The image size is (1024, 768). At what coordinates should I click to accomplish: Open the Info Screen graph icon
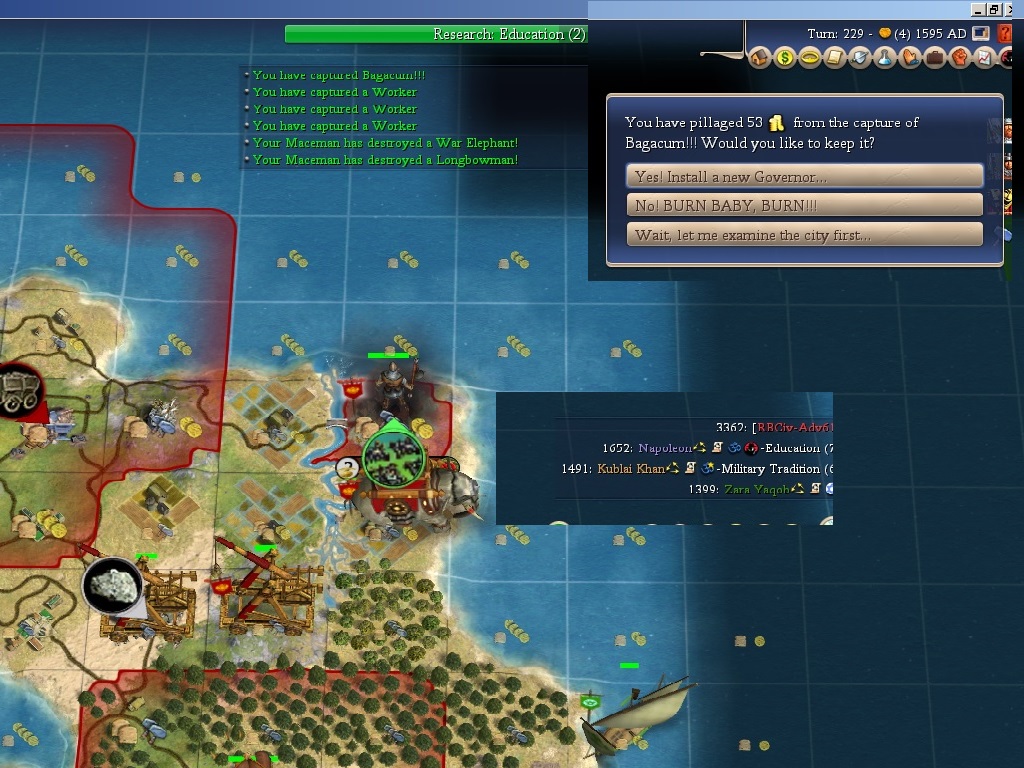pyautogui.click(x=984, y=58)
